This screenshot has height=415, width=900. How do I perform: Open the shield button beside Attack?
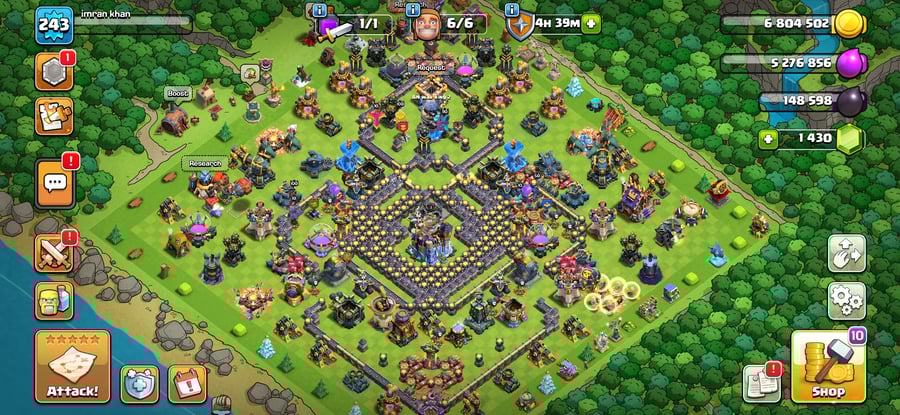pos(140,383)
